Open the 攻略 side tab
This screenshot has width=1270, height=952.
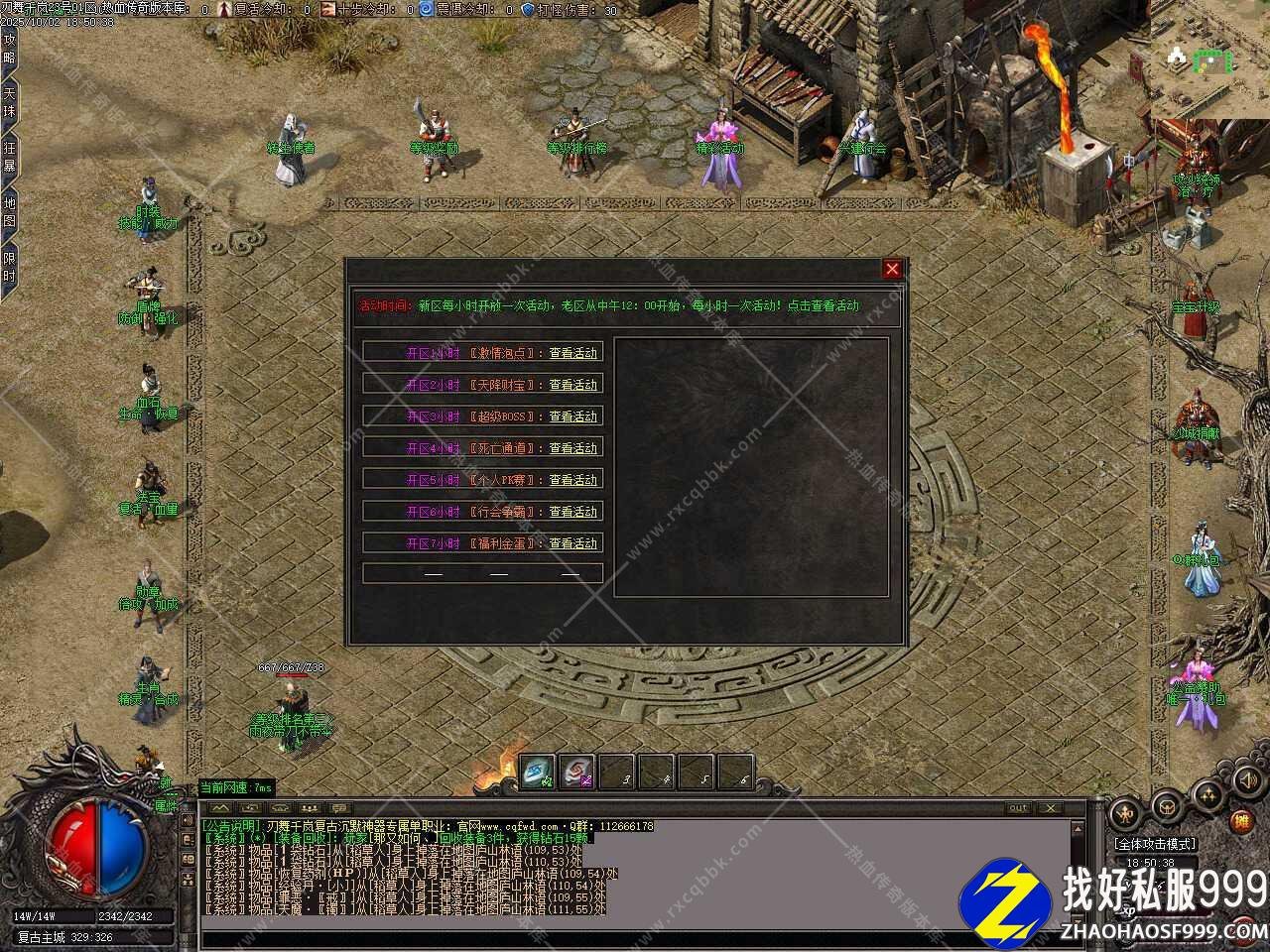point(9,49)
